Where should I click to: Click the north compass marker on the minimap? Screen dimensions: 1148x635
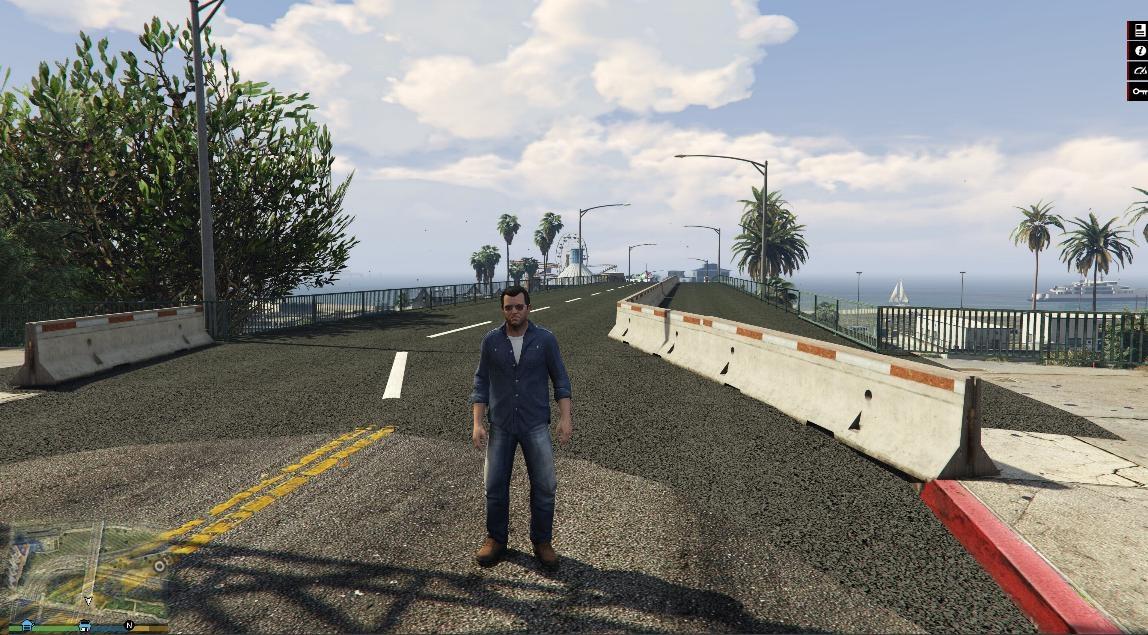(128, 625)
